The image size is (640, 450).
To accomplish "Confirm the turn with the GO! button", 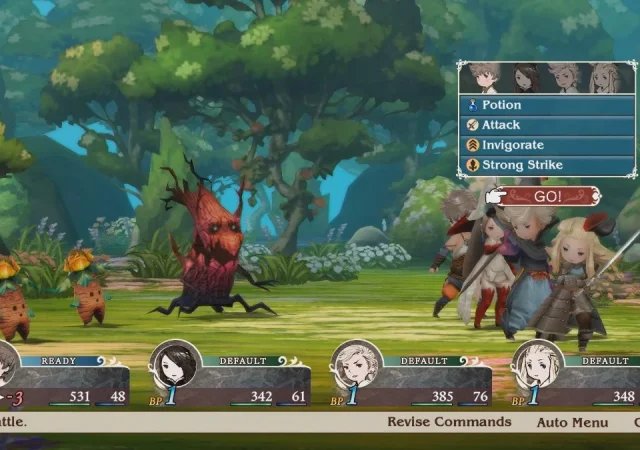I will coord(547,196).
